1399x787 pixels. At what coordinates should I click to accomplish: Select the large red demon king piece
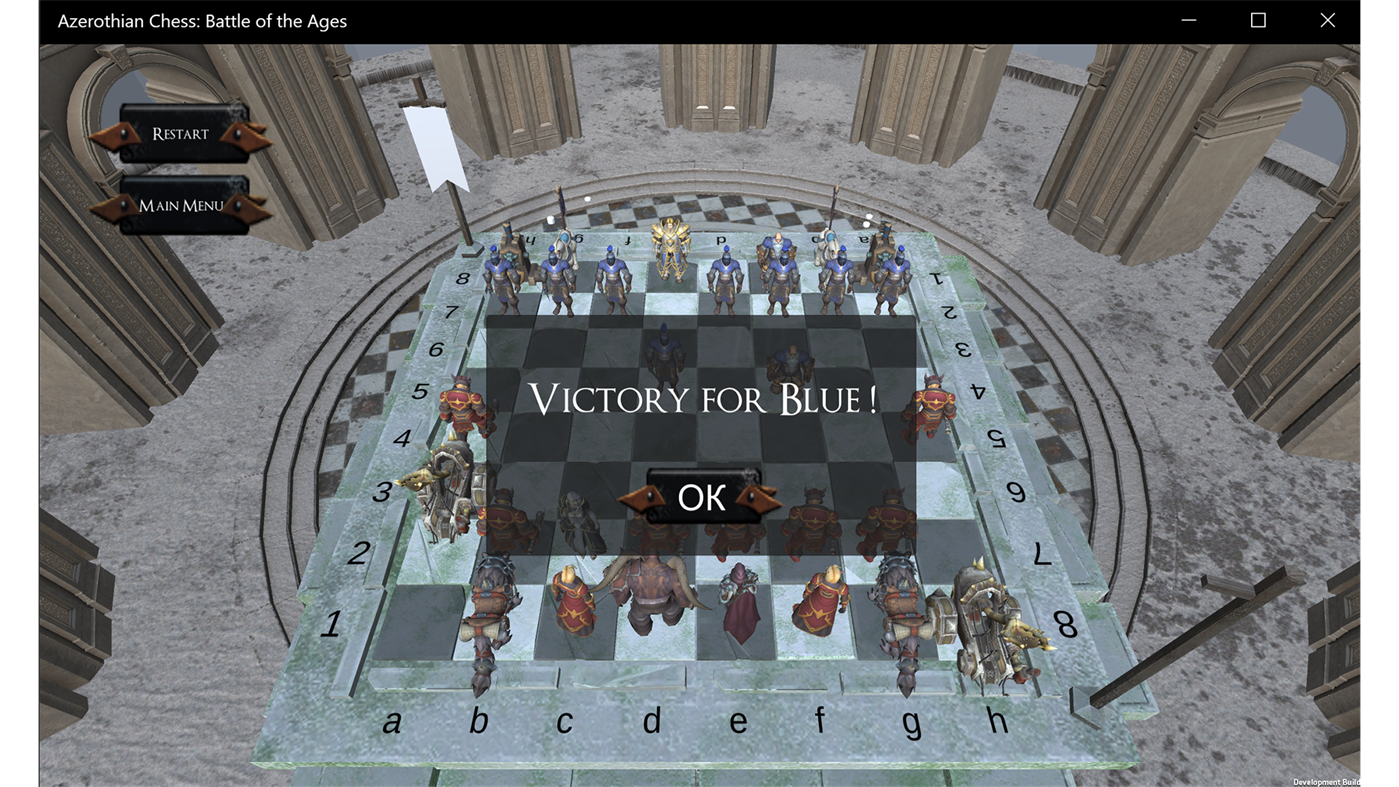655,590
